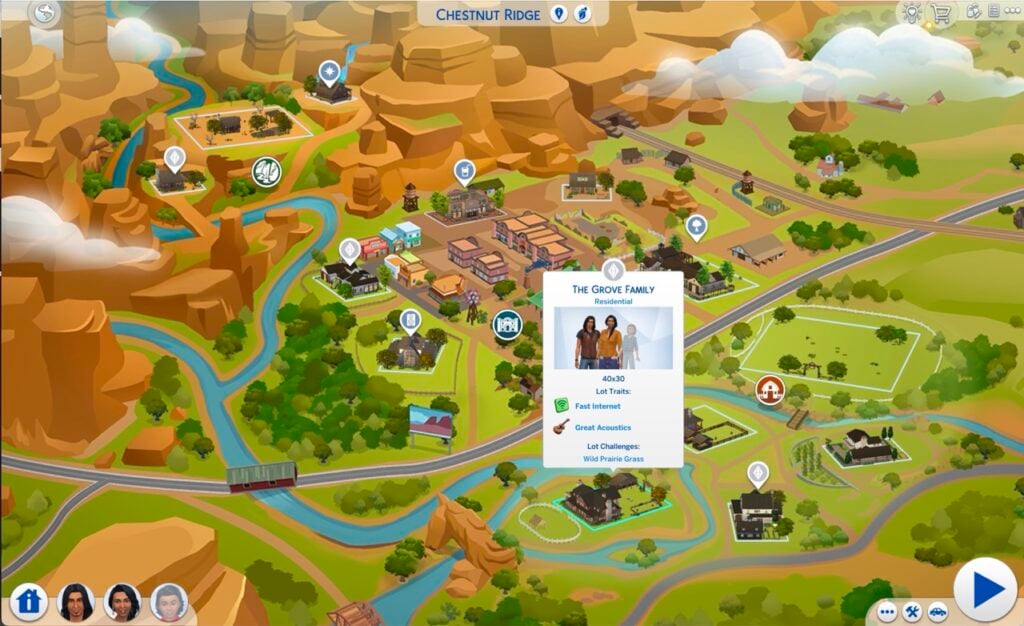Screen dimensions: 1024x626
Task: Click the globe button to return to worlds
Action: (x=45, y=14)
